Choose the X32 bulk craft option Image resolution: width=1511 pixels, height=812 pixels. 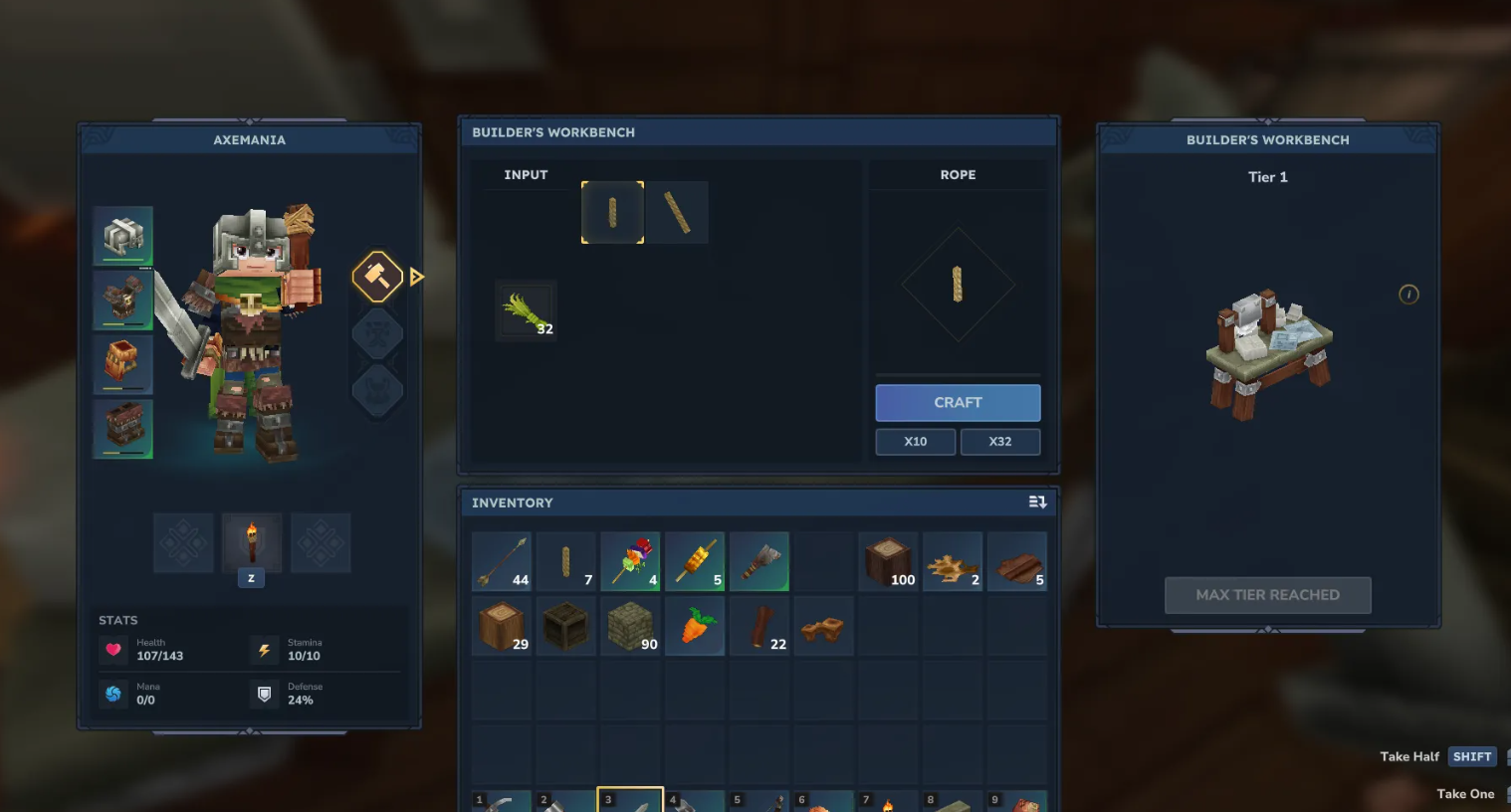[x=999, y=442]
